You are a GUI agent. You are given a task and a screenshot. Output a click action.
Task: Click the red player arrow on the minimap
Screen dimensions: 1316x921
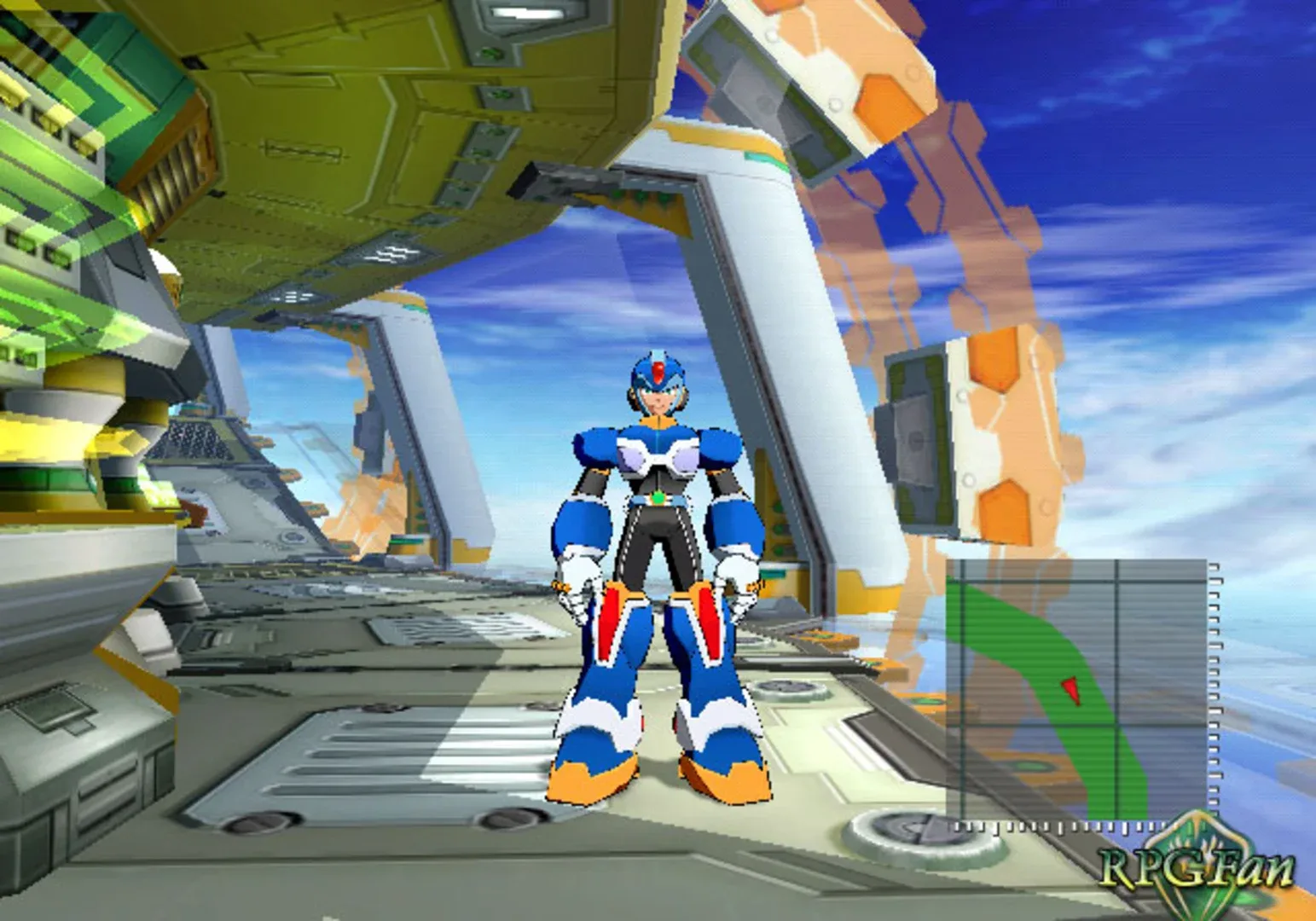tap(1071, 687)
